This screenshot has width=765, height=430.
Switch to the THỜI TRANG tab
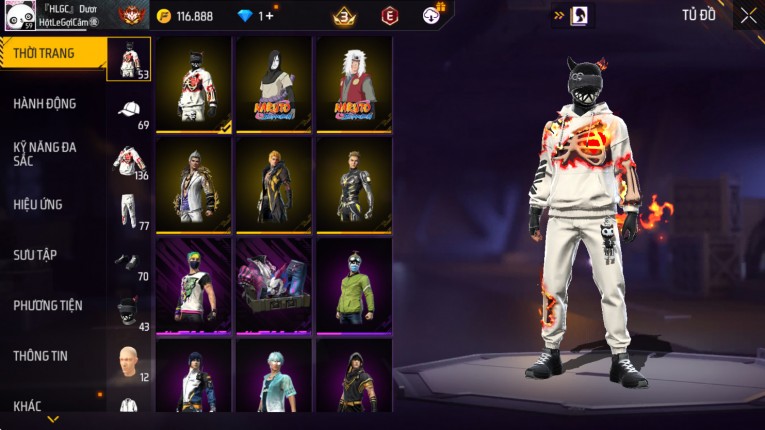(x=45, y=53)
